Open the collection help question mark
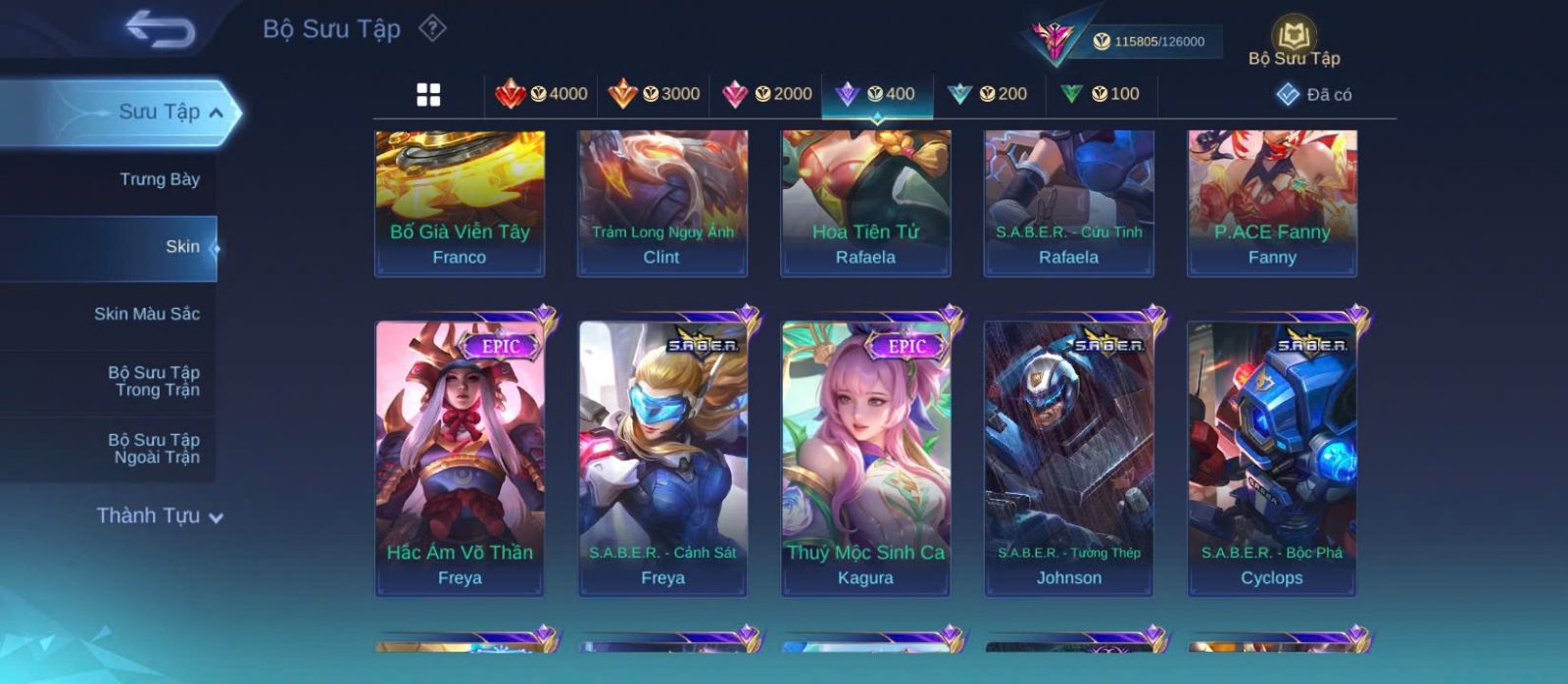 click(x=432, y=28)
